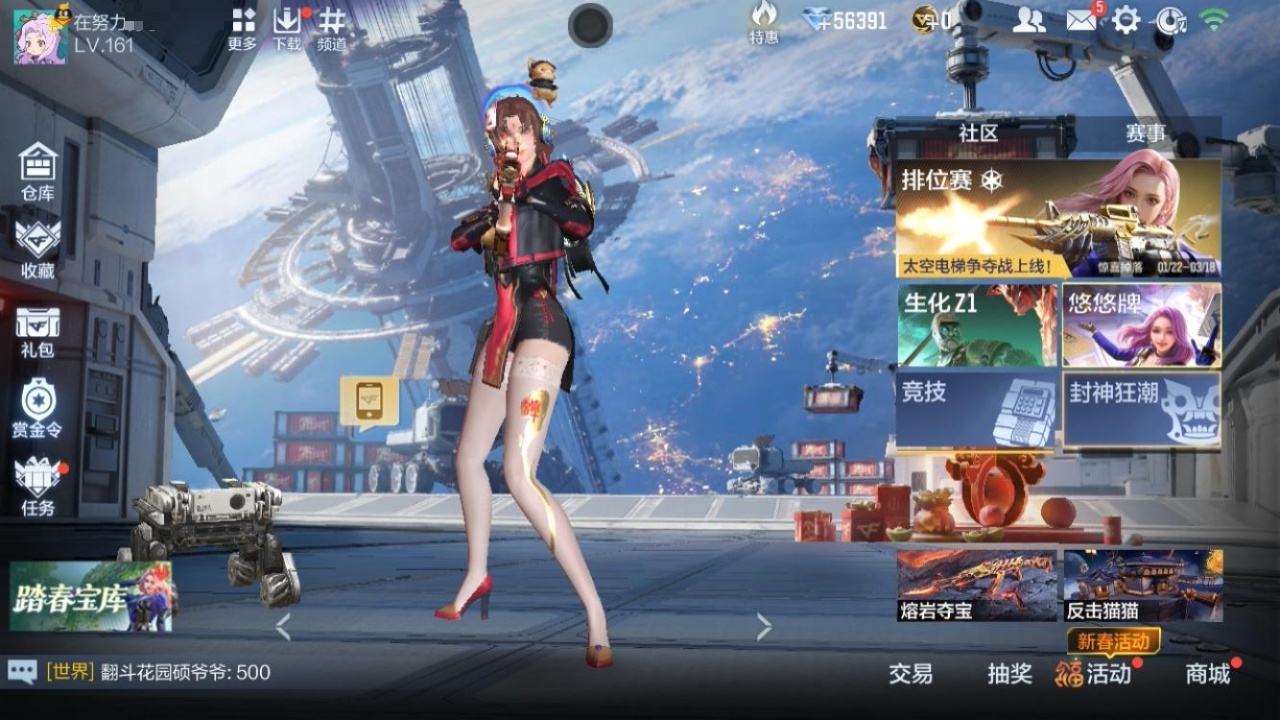
Task: Open the game settings gear
Action: click(x=1128, y=20)
